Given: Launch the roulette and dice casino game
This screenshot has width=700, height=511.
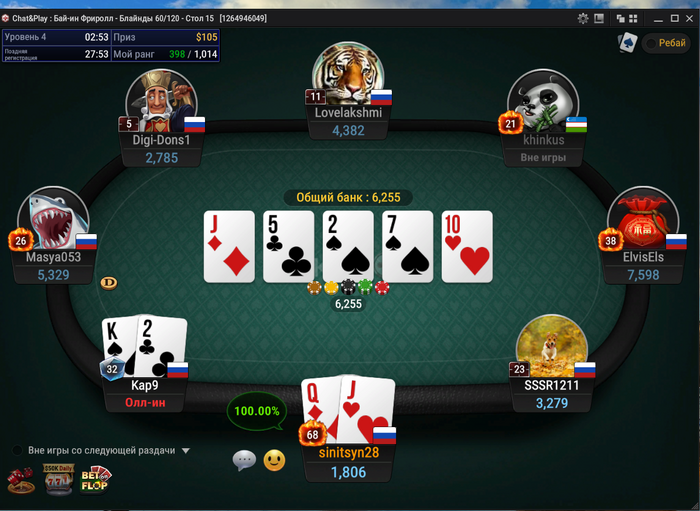Looking at the screenshot, I should (20, 480).
